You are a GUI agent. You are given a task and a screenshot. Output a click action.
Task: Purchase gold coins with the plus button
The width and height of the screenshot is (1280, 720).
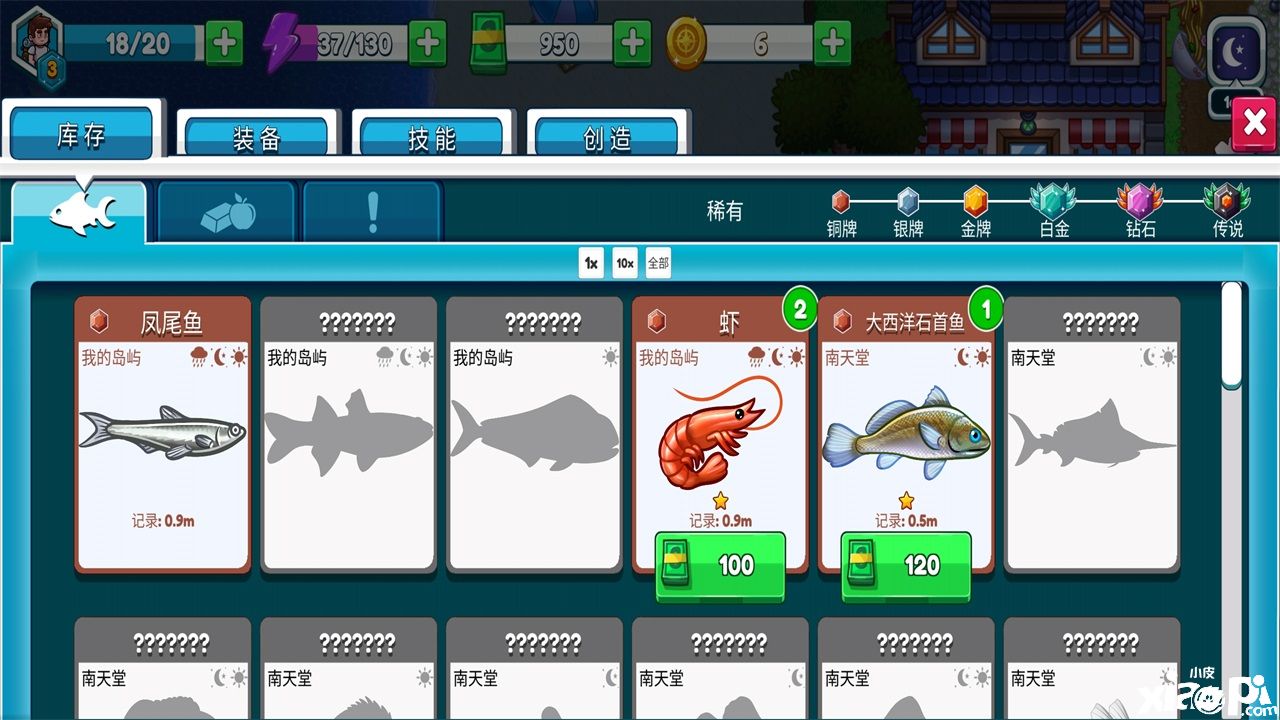click(x=833, y=44)
